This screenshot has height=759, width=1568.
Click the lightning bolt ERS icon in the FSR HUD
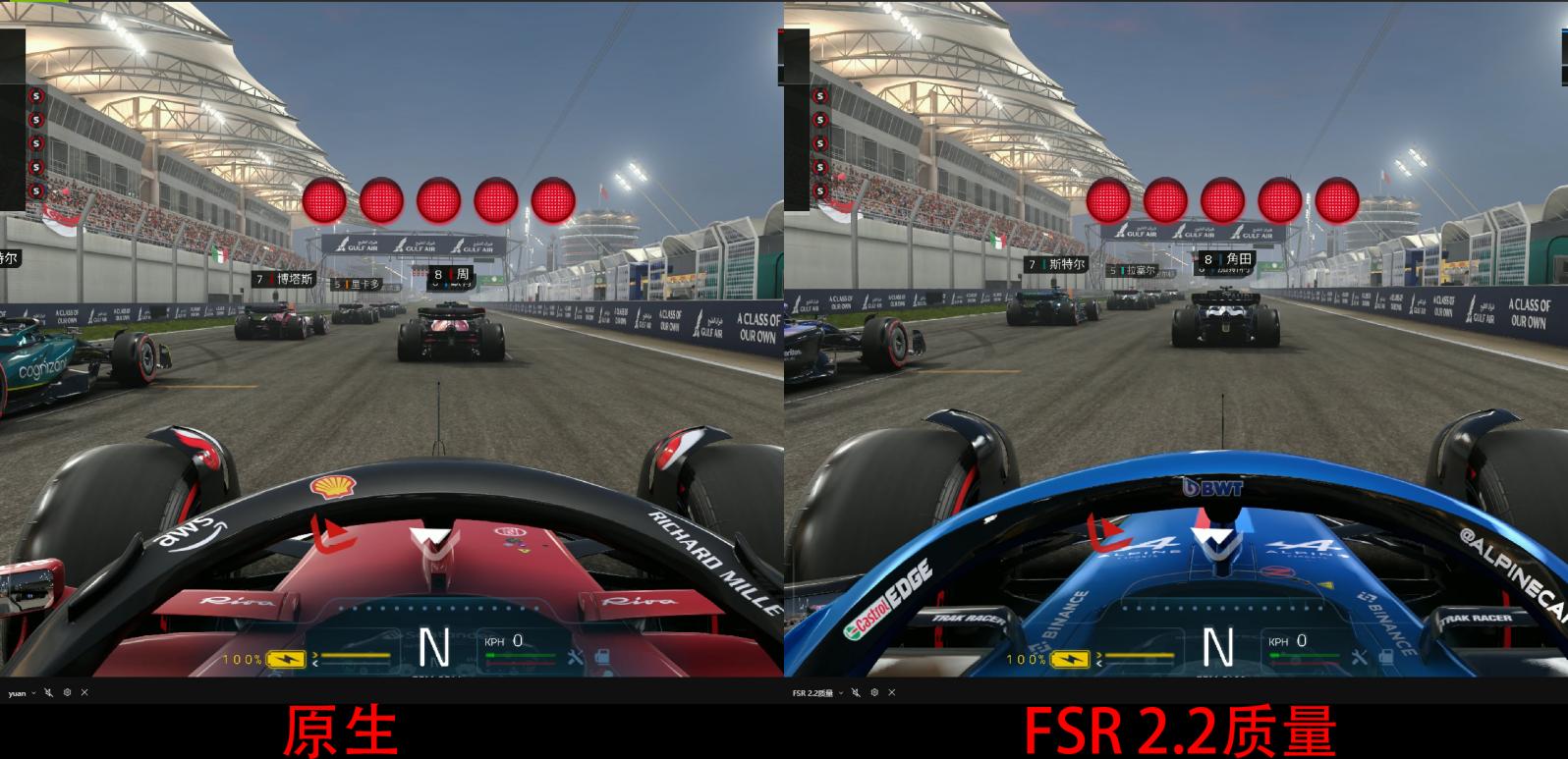(1071, 659)
